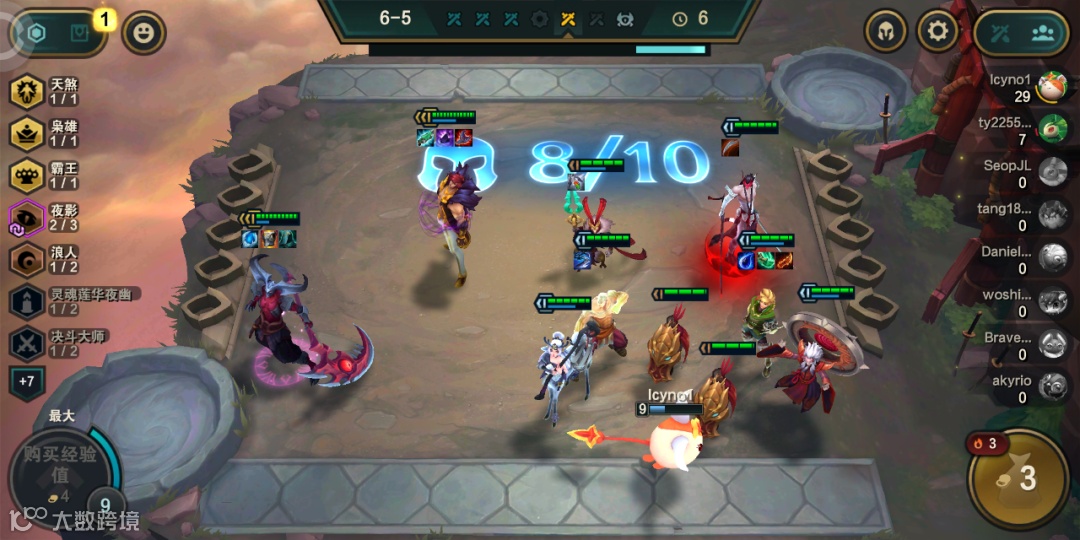The image size is (1080, 540).
Task: View player Icyno1 in the scoreboard
Action: pyautogui.click(x=1020, y=87)
